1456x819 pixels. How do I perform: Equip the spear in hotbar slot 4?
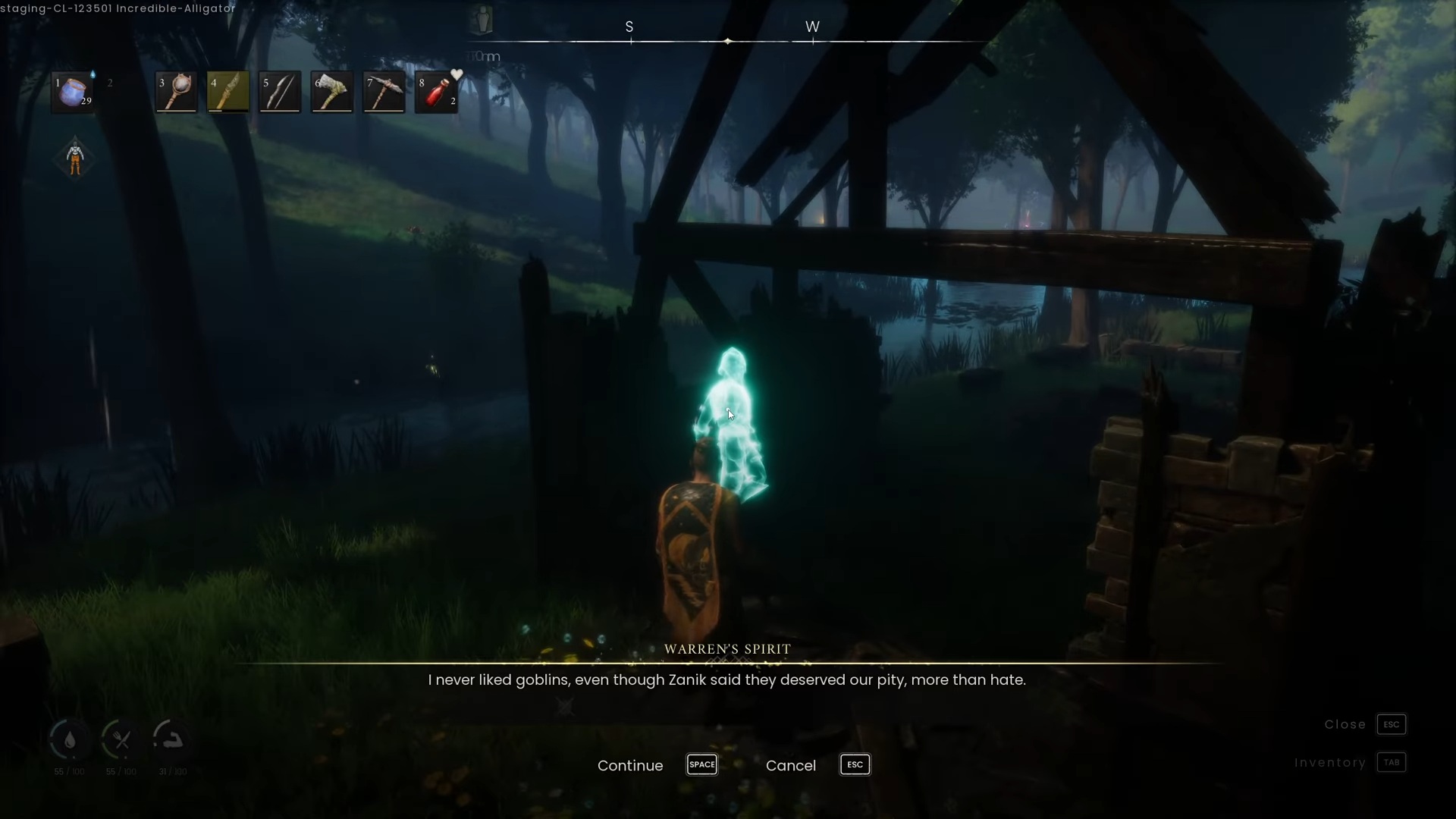[227, 91]
